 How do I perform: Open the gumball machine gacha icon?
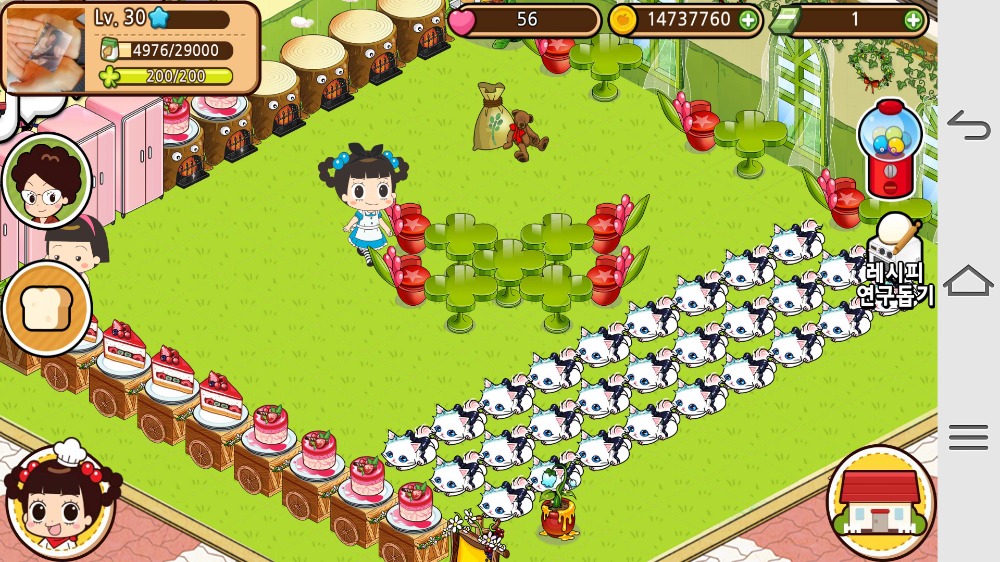click(890, 149)
